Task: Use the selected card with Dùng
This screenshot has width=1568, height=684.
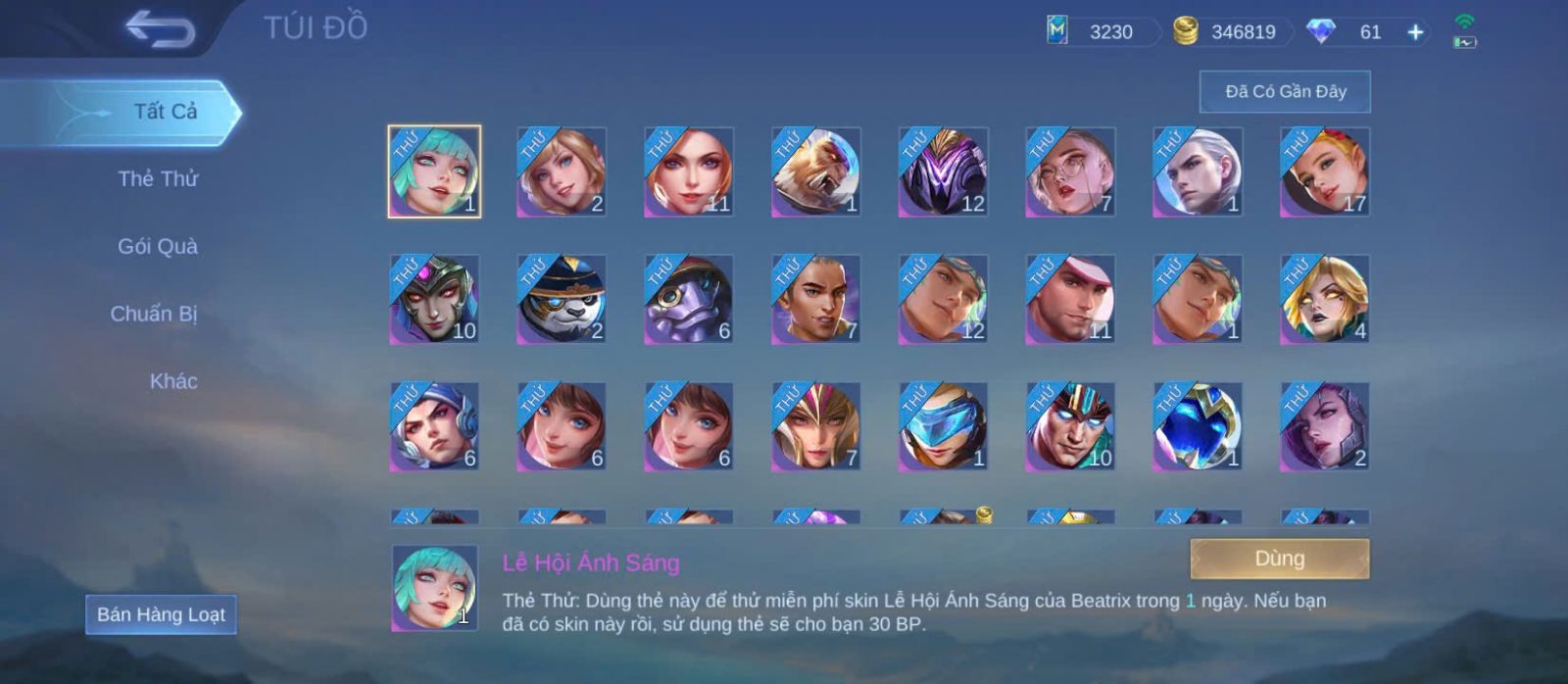Action: tap(1279, 559)
